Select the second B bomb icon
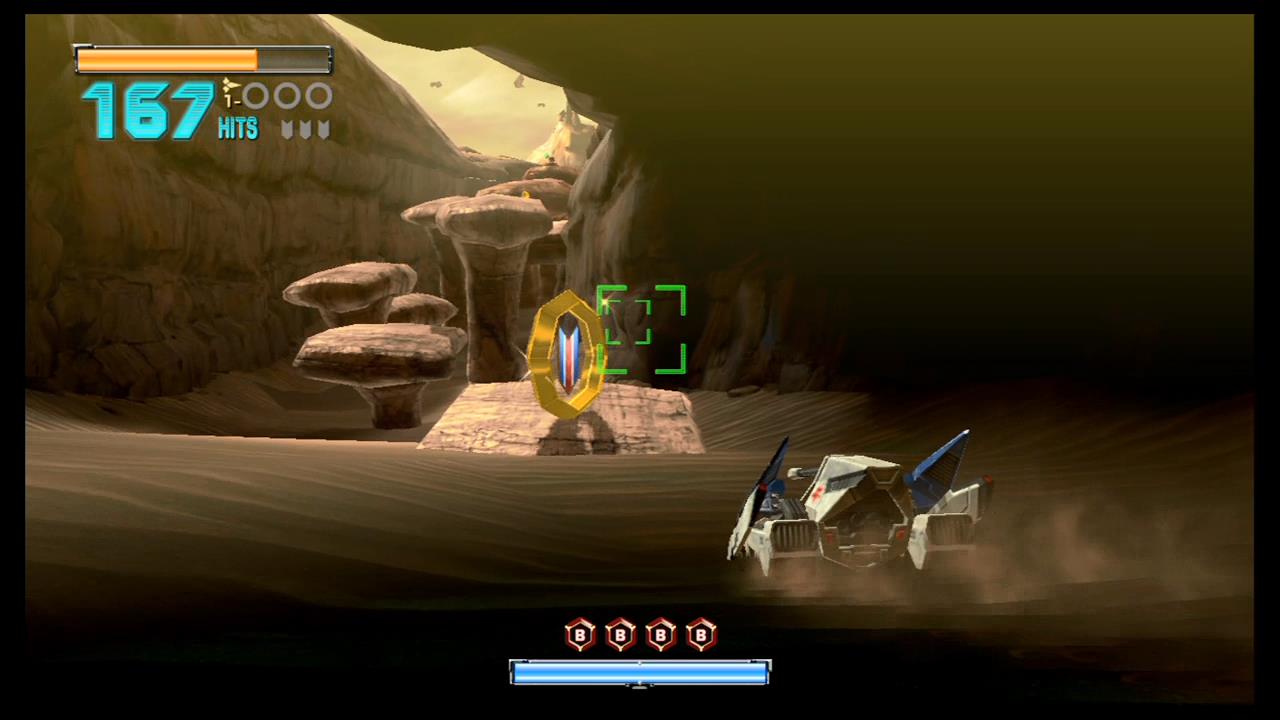The width and height of the screenshot is (1280, 720). coord(620,636)
